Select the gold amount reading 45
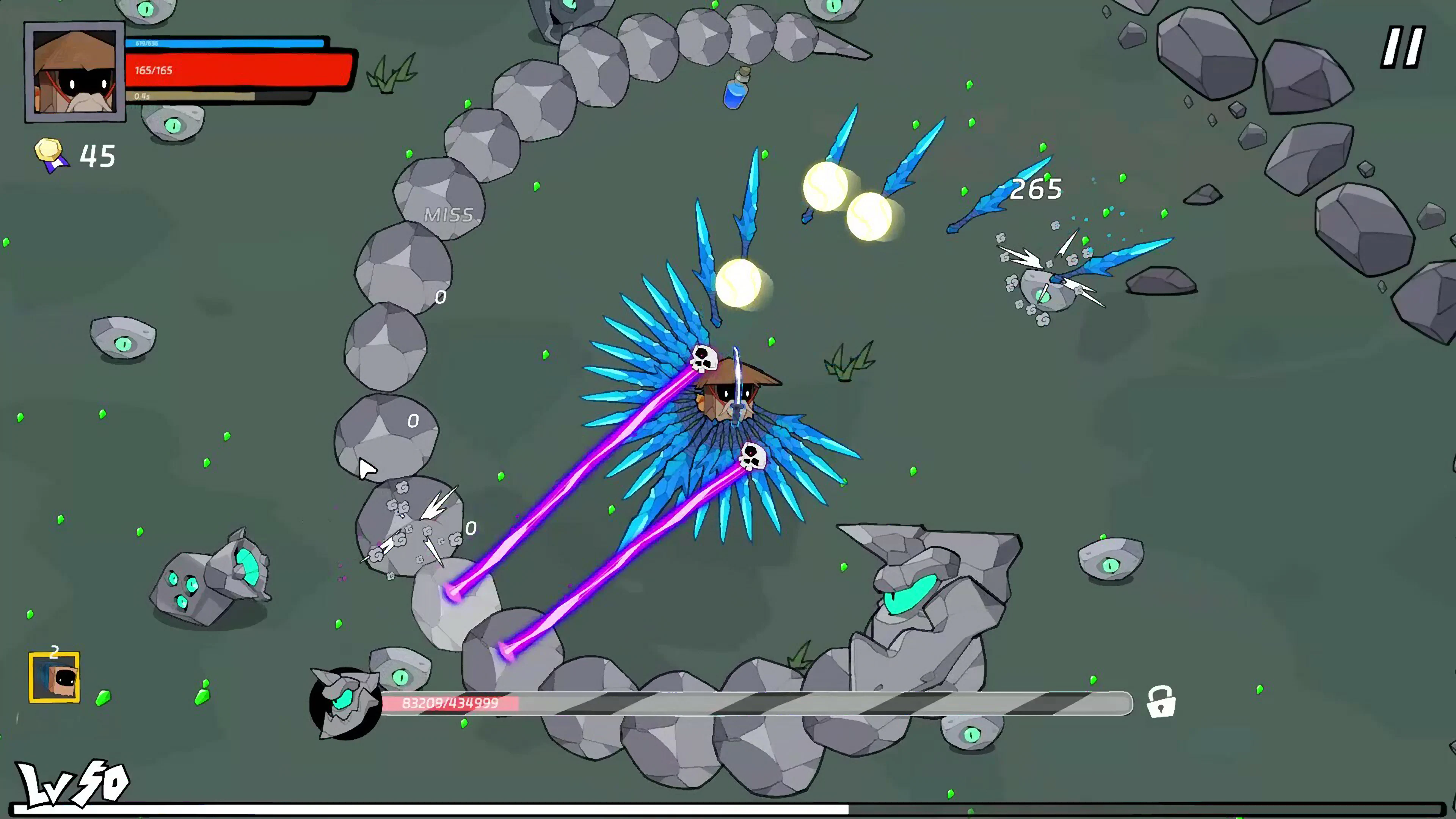 pos(97,154)
